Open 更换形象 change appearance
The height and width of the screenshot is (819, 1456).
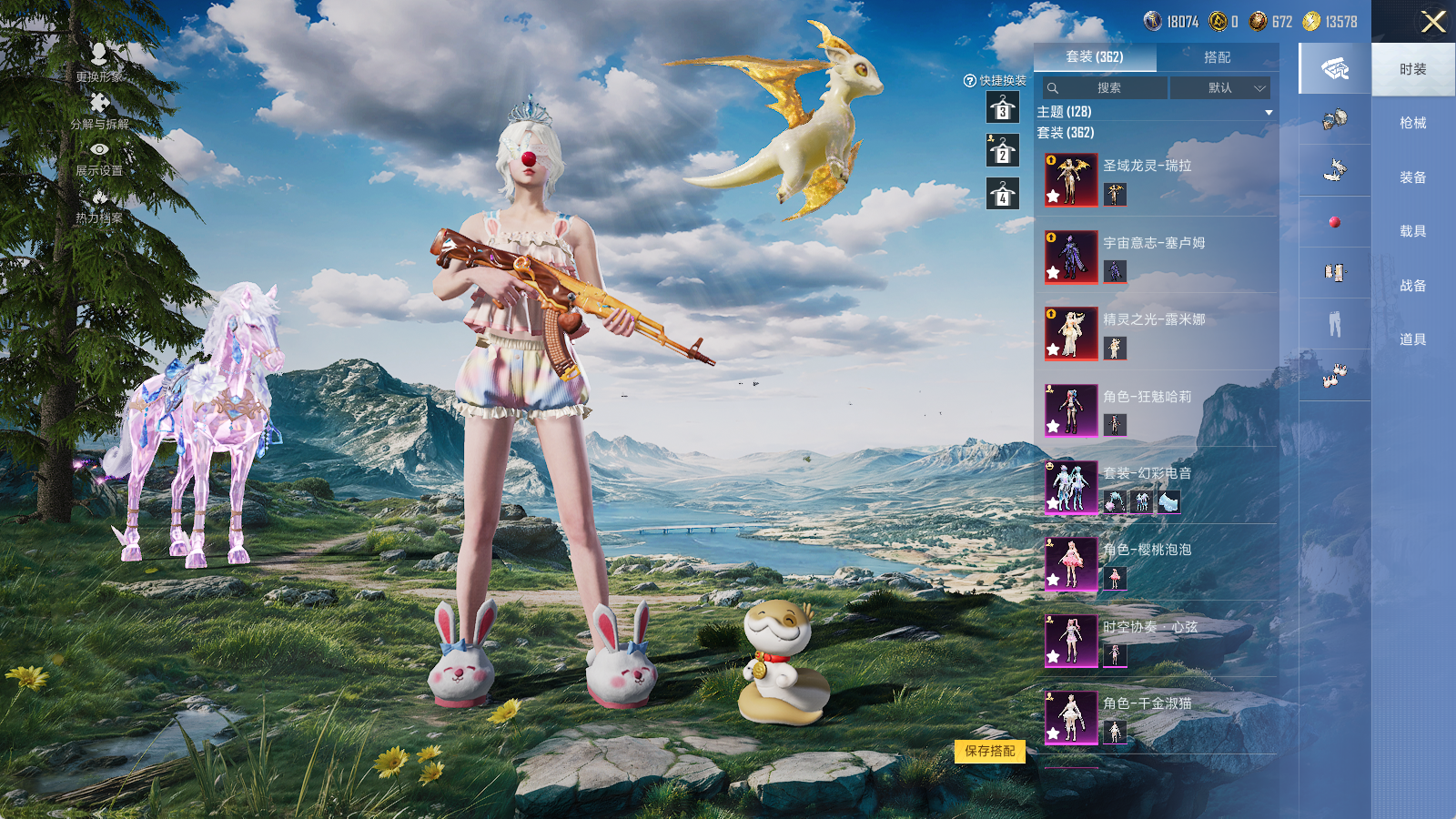pyautogui.click(x=99, y=64)
